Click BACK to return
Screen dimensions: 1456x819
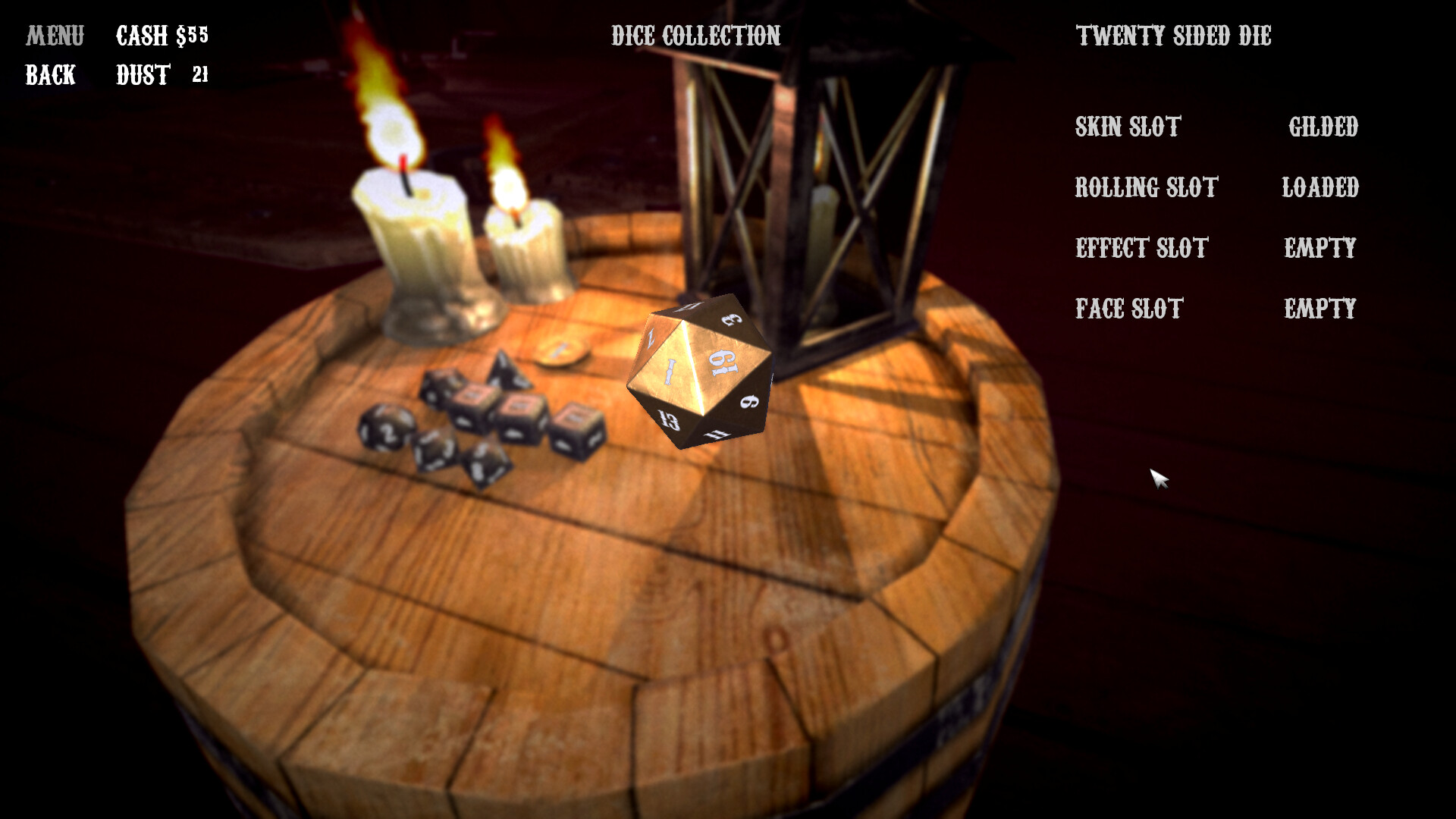[x=49, y=75]
